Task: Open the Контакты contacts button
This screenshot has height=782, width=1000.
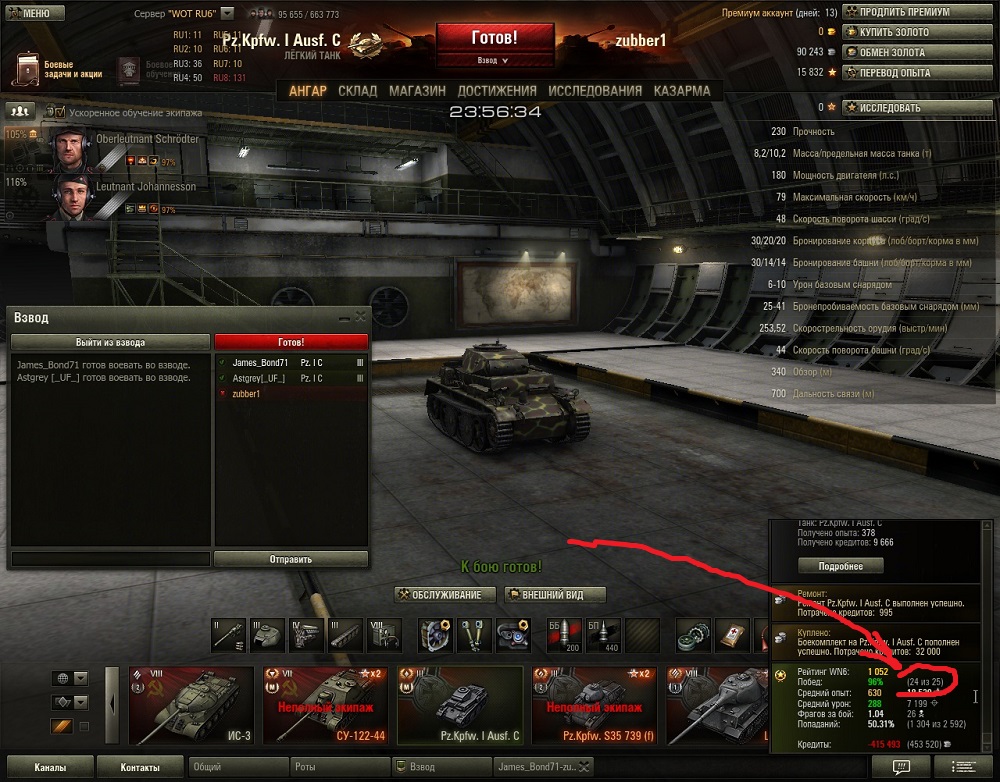Action: click(x=139, y=768)
